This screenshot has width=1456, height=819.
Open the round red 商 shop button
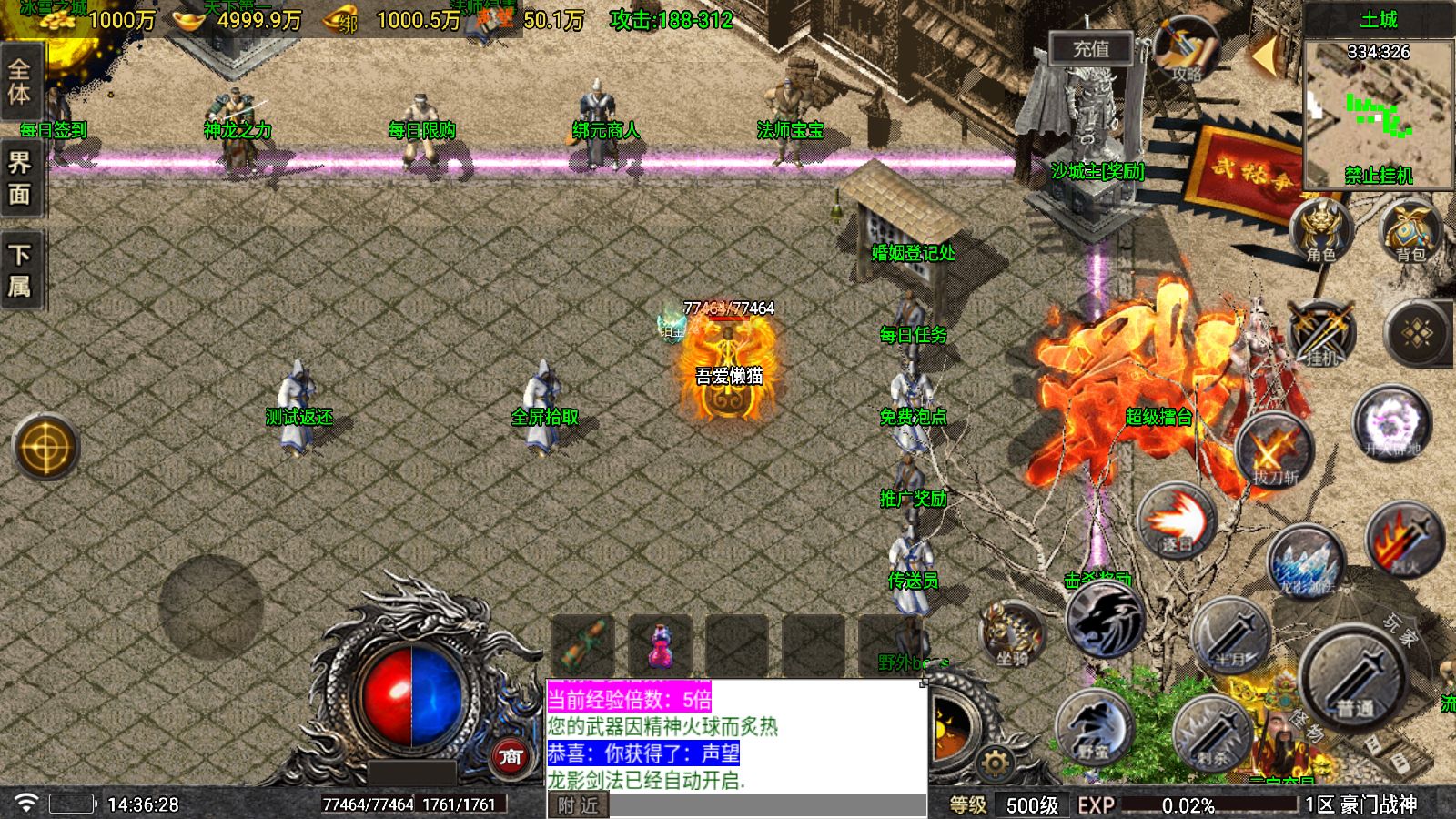(511, 756)
